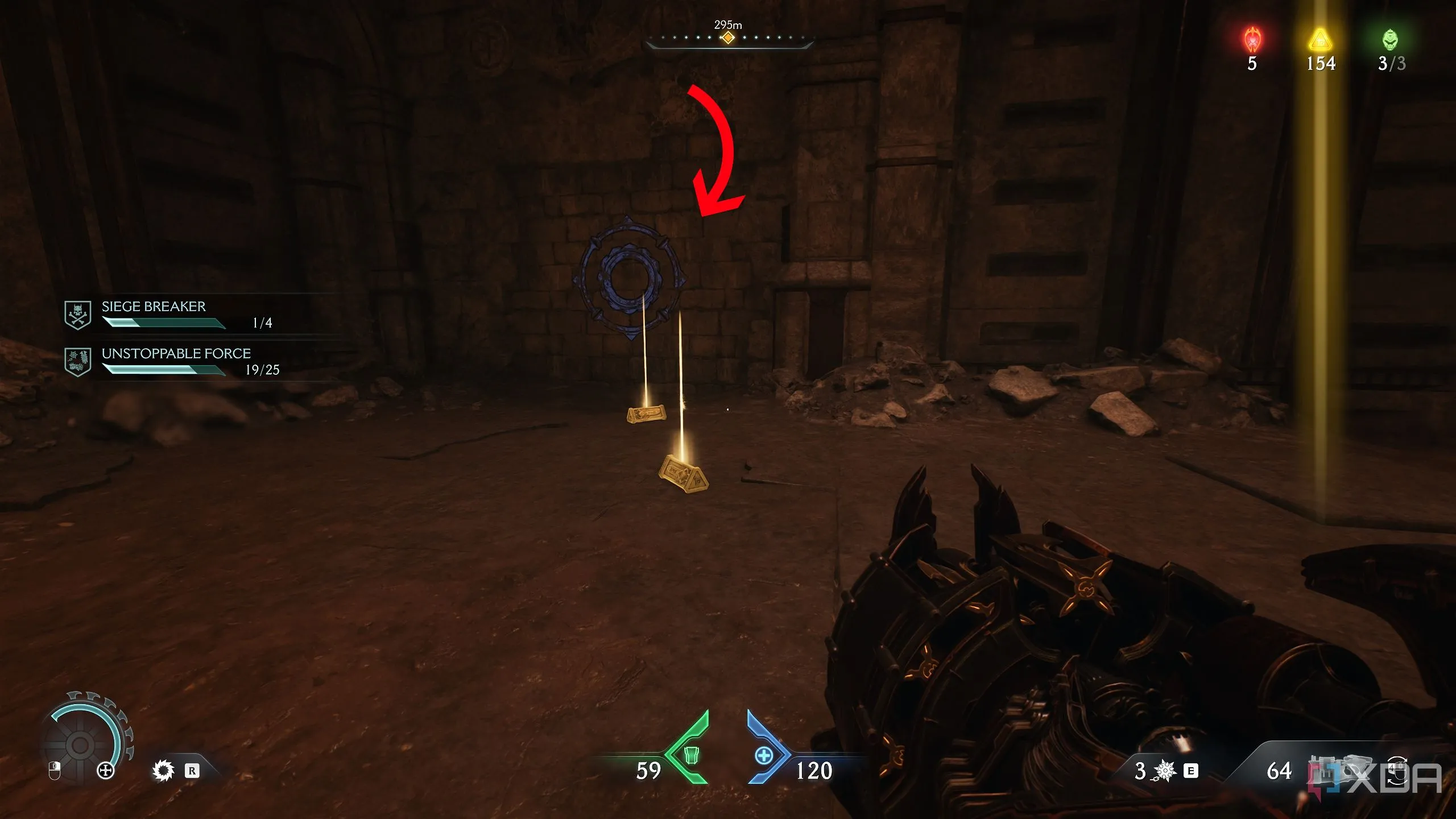Click the yellow gold currency icon

pyautogui.click(x=1319, y=40)
